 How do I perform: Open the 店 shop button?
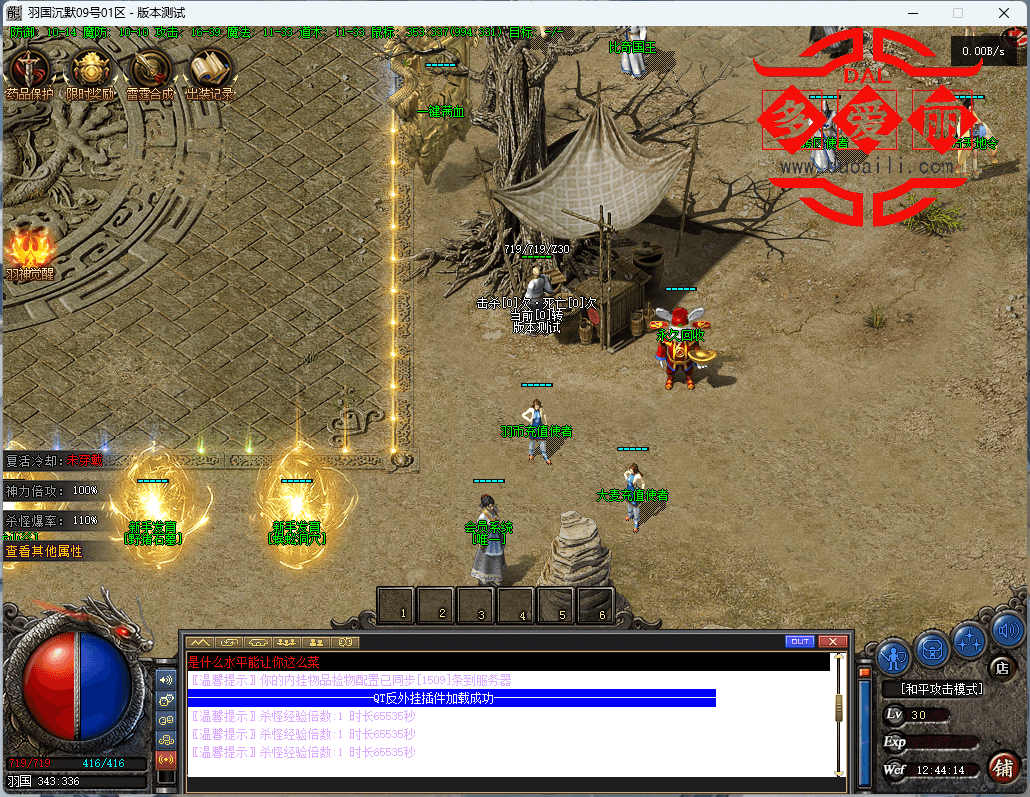(x=1001, y=666)
